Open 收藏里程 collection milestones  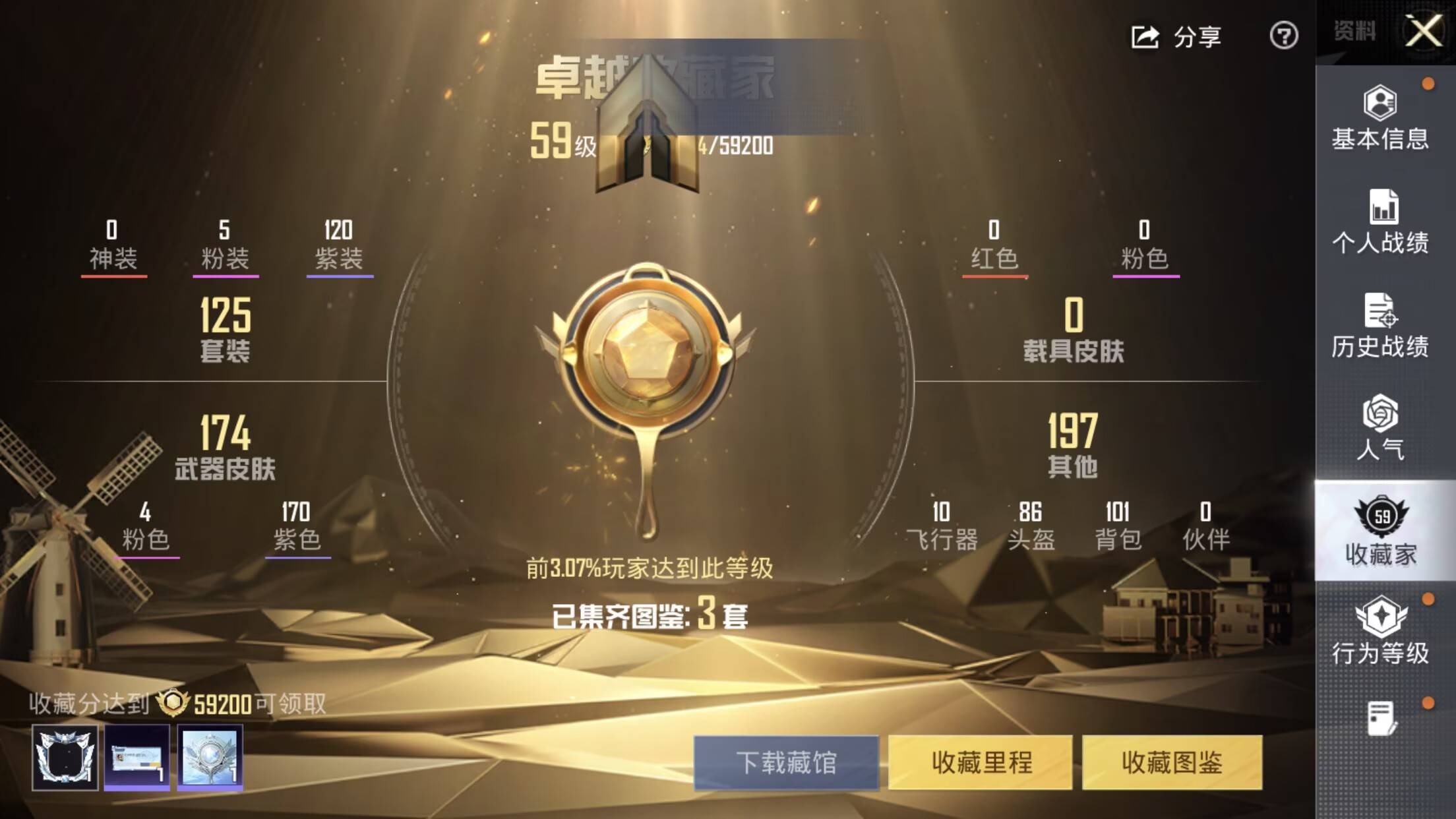(981, 762)
